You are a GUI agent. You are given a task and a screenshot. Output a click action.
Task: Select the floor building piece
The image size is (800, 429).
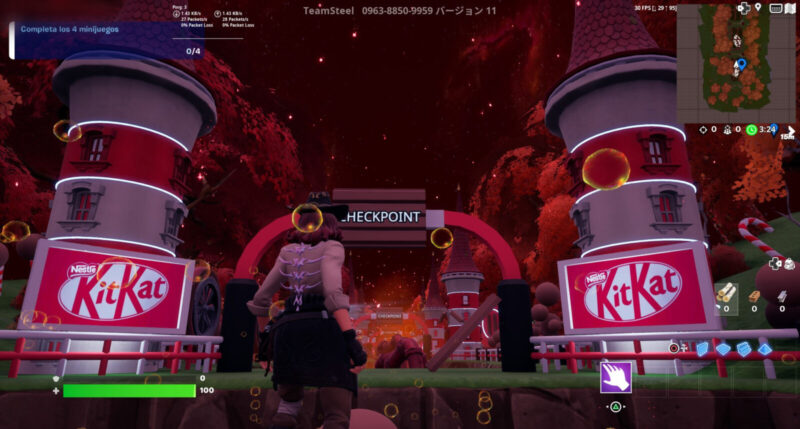pos(723,348)
